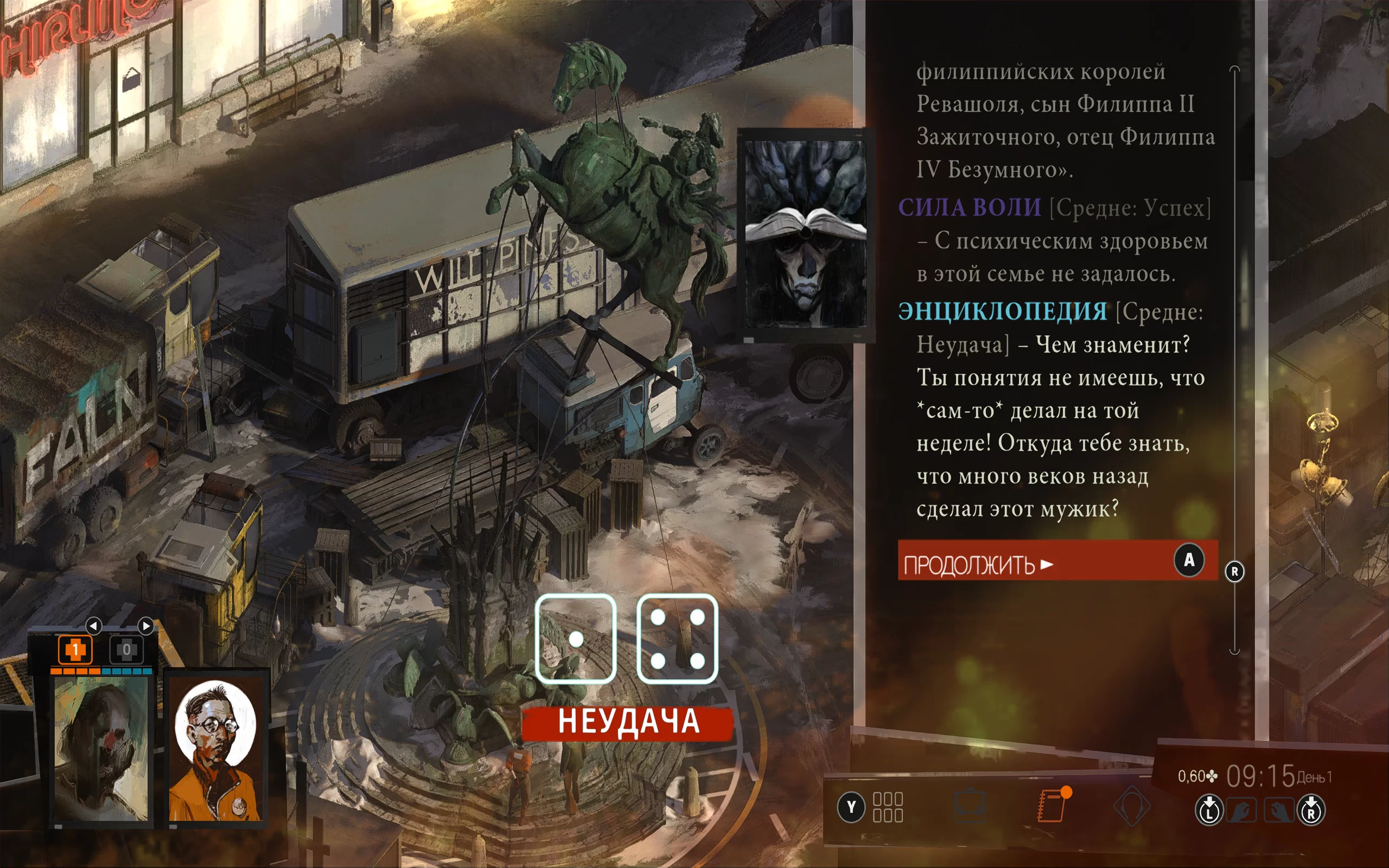Select the left hand item slot
1389x868 pixels.
point(1241,811)
